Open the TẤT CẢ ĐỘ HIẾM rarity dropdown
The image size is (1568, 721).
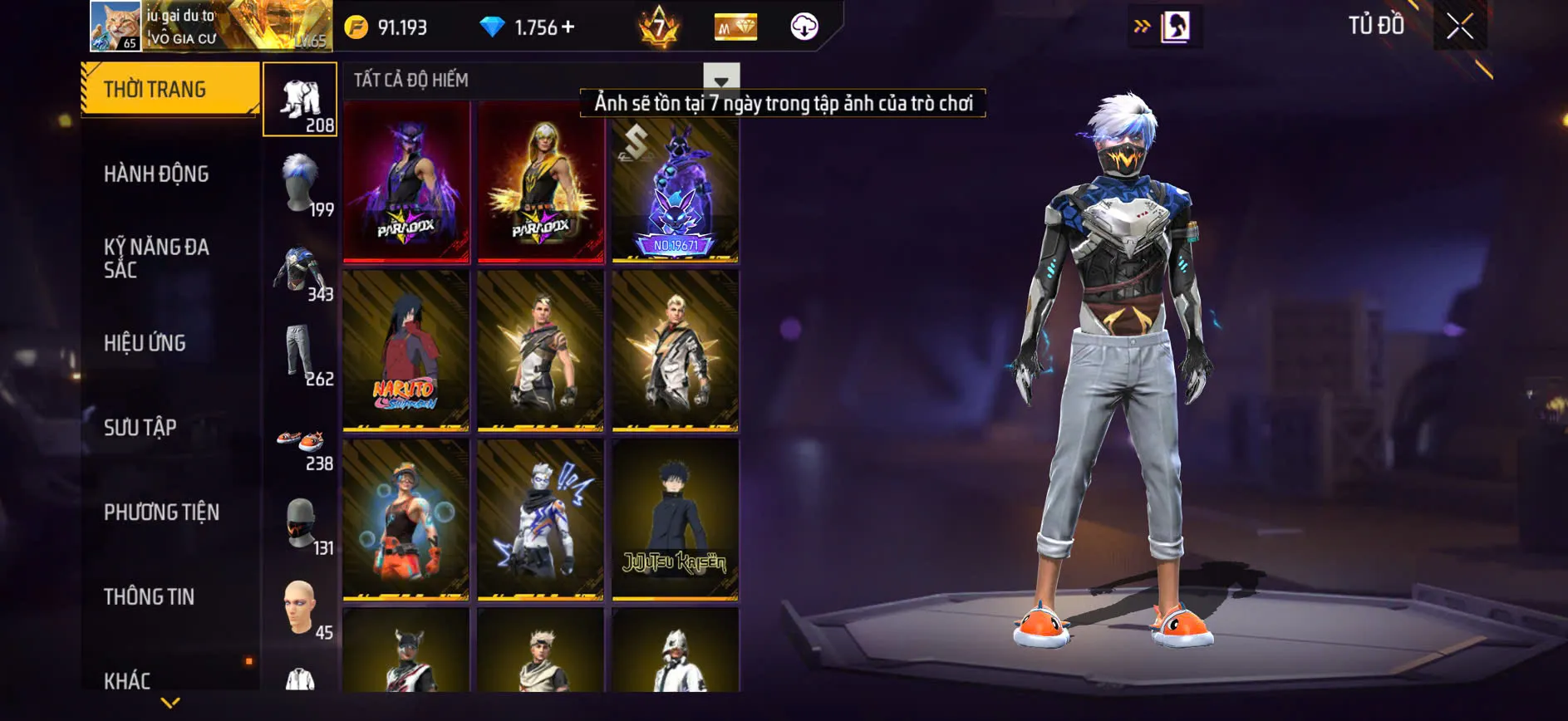tap(721, 79)
